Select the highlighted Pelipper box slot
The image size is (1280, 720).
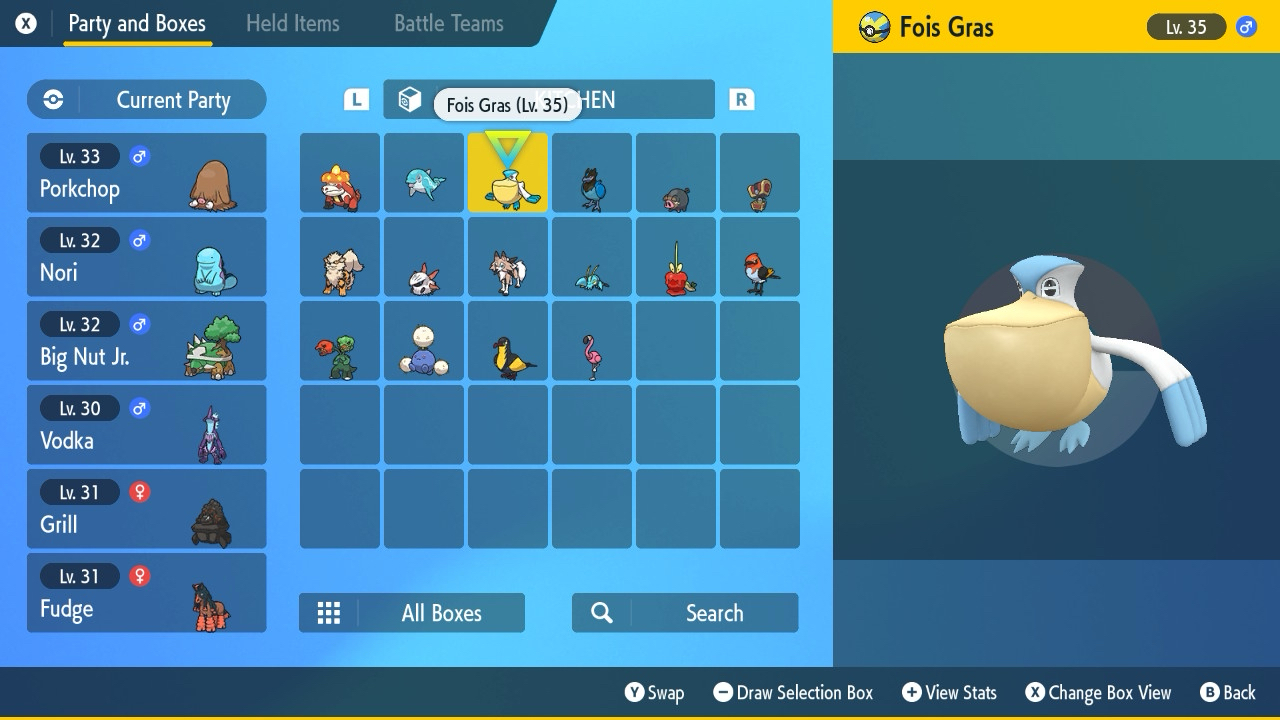(508, 173)
